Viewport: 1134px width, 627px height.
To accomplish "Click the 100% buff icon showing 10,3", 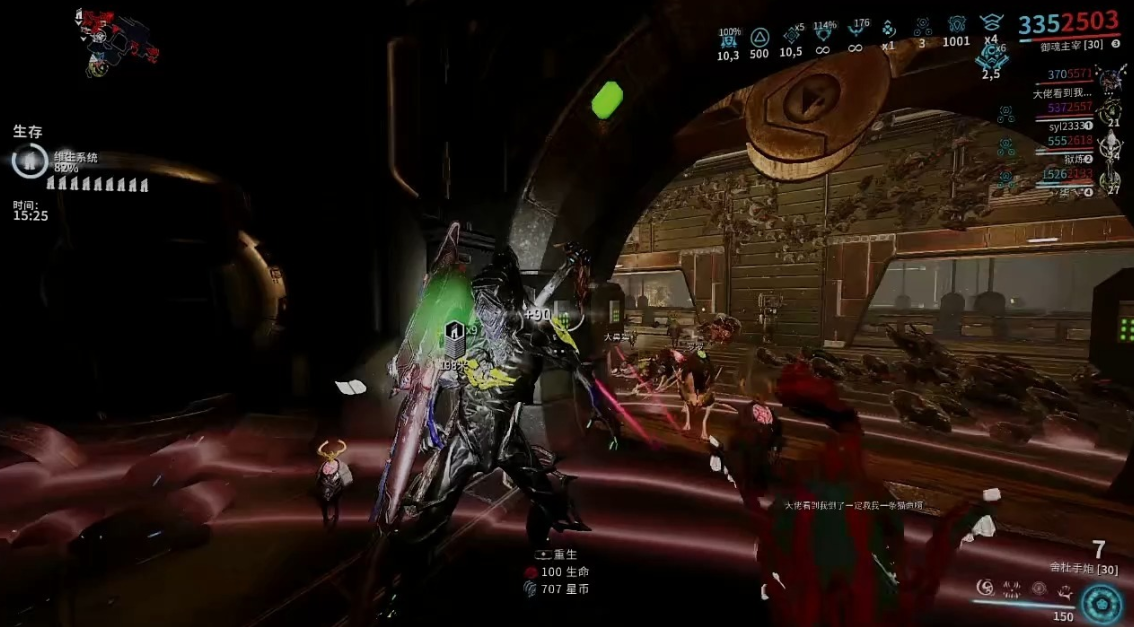I will (728, 40).
